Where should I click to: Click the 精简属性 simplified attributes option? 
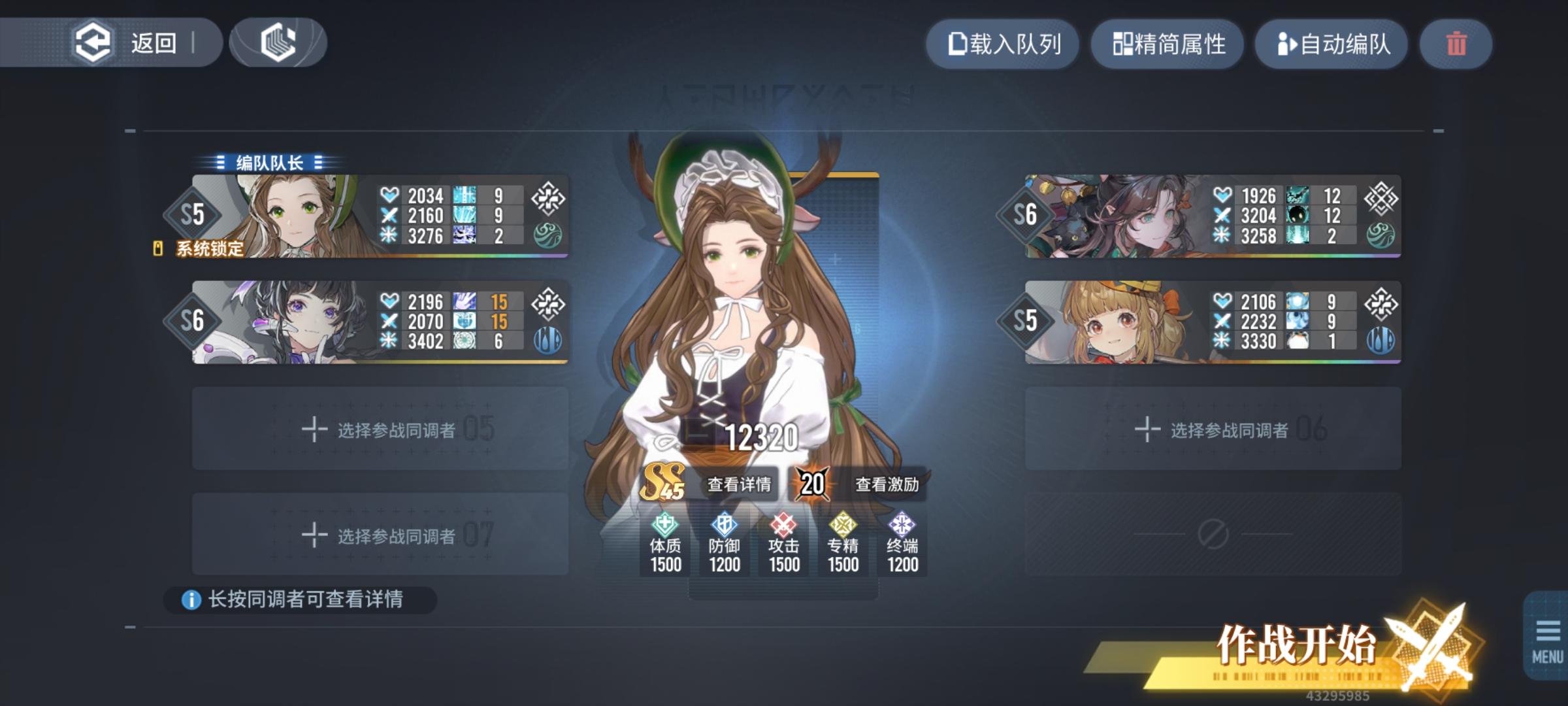tap(1168, 44)
